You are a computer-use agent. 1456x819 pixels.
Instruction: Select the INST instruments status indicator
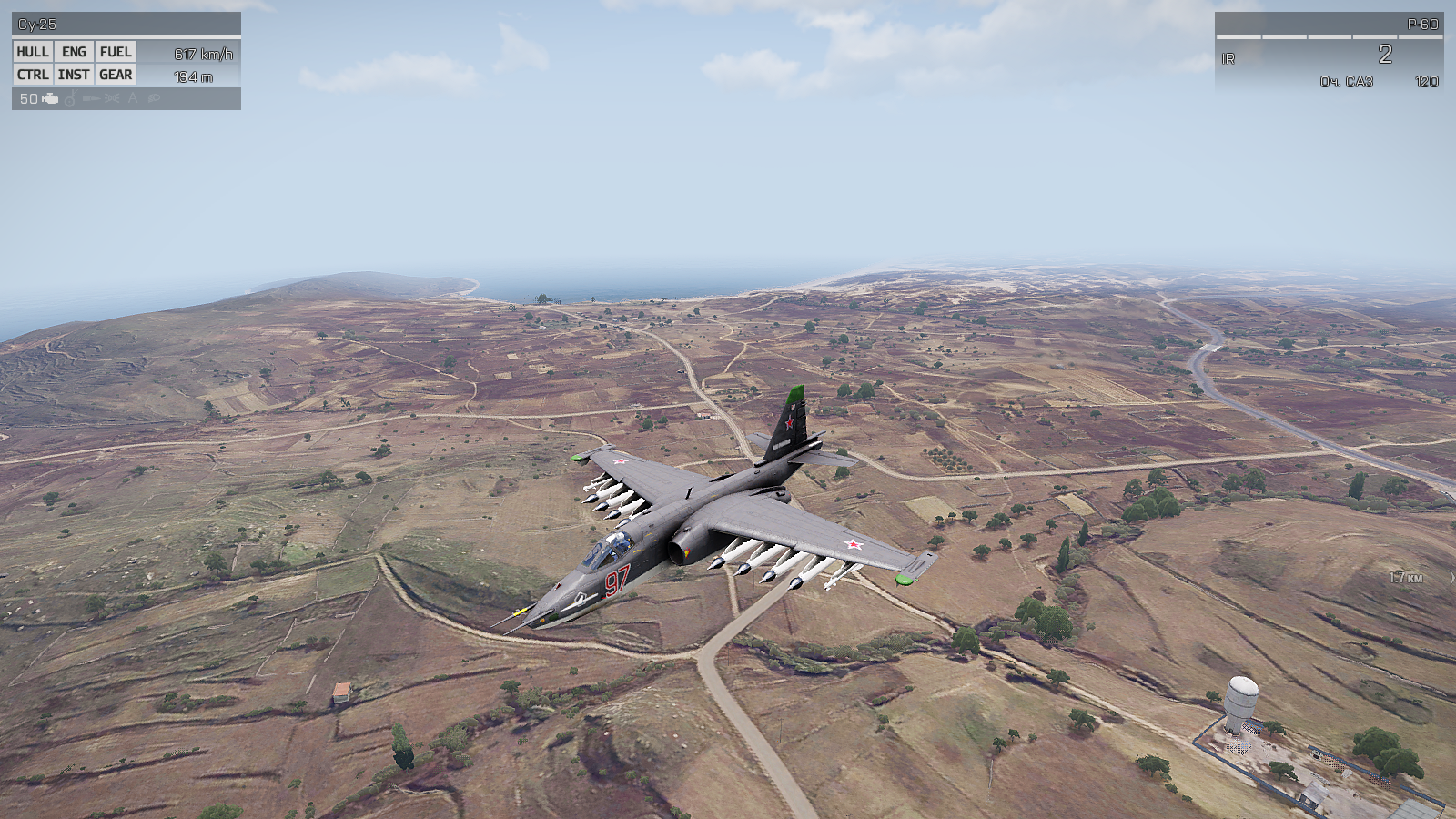click(74, 75)
